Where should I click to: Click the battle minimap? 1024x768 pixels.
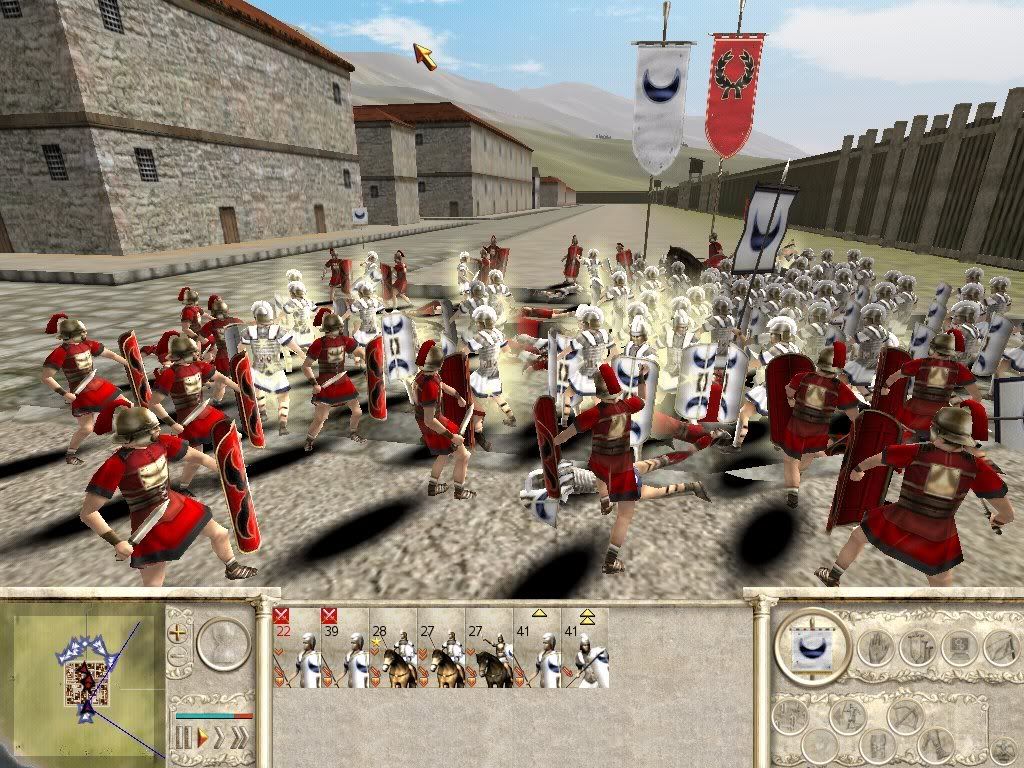tap(84, 674)
